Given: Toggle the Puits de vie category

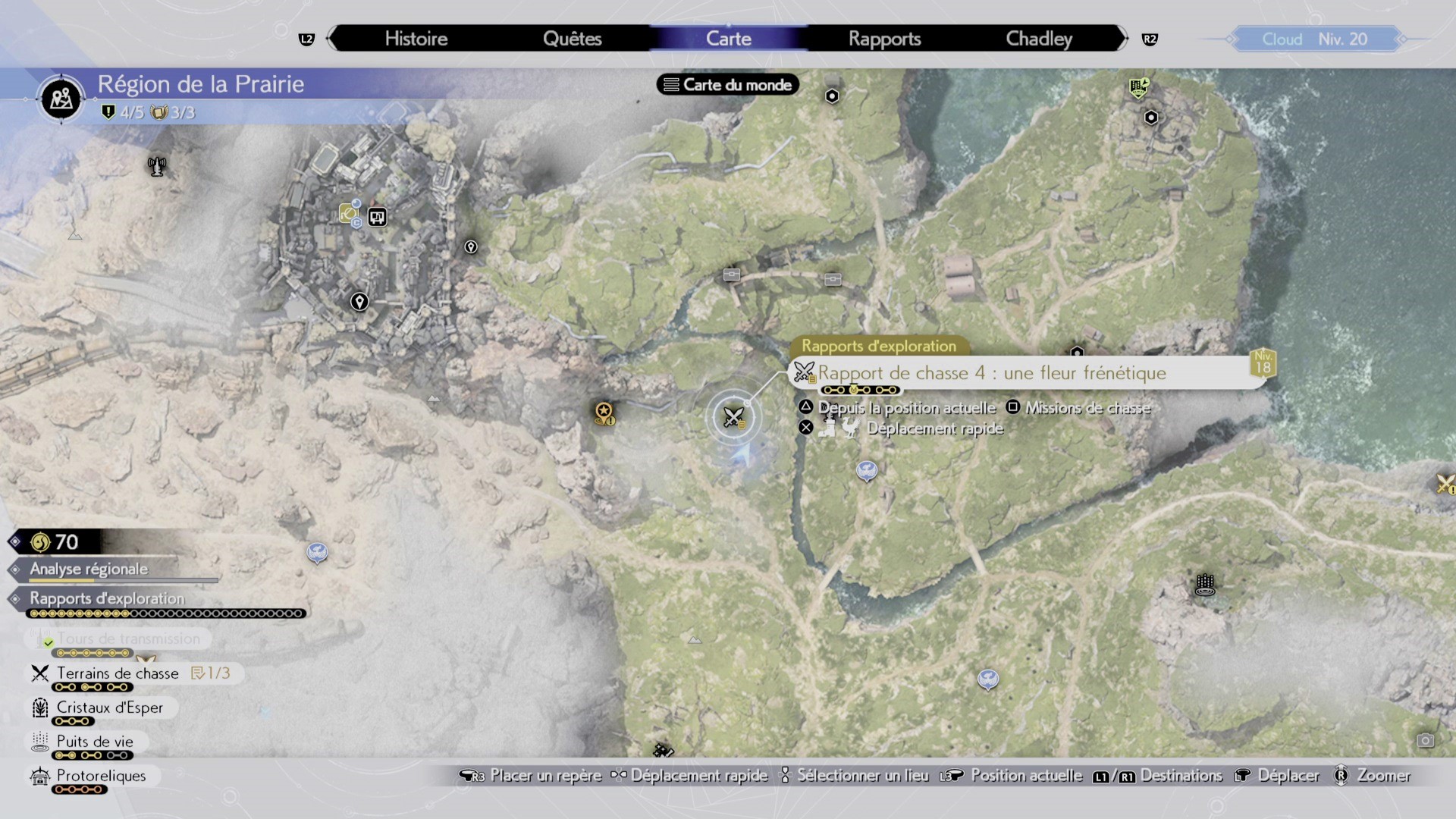Looking at the screenshot, I should click(x=94, y=742).
